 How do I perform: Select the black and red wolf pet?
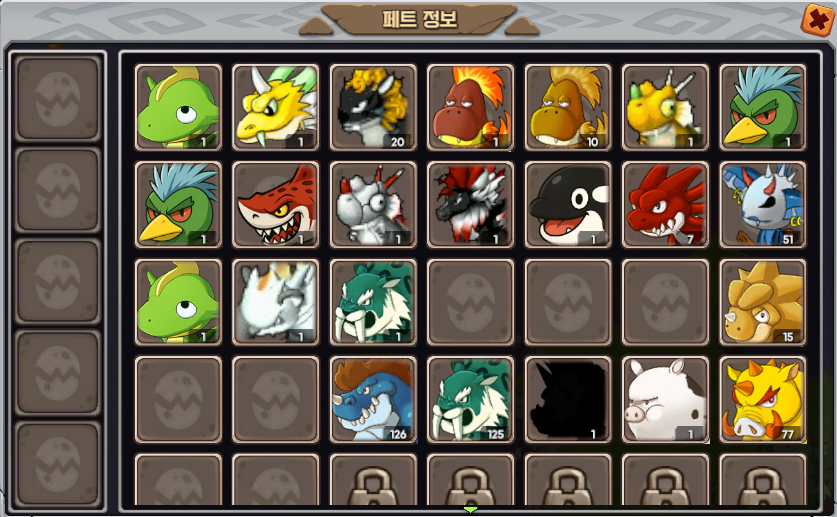click(470, 205)
